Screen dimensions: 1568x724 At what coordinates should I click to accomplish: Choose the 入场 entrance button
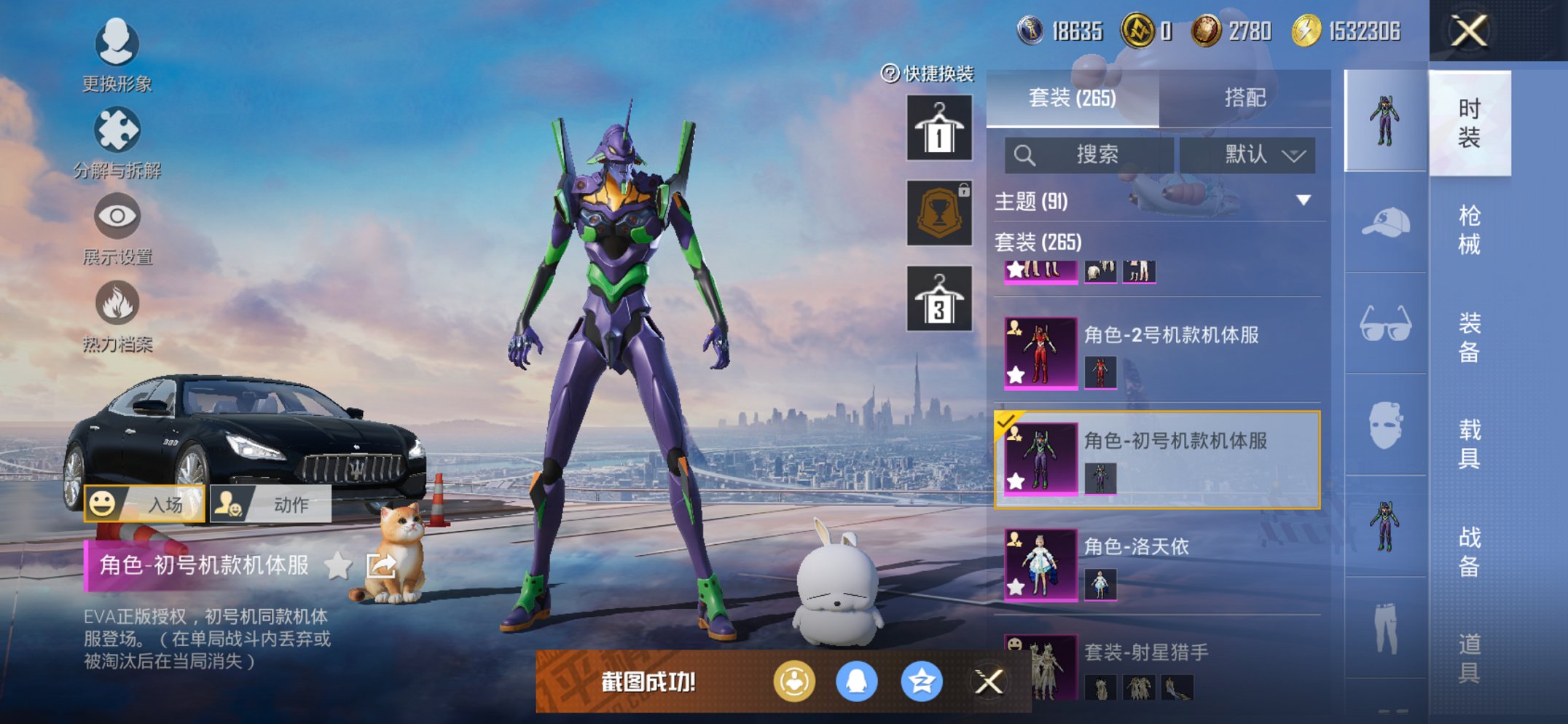(144, 504)
